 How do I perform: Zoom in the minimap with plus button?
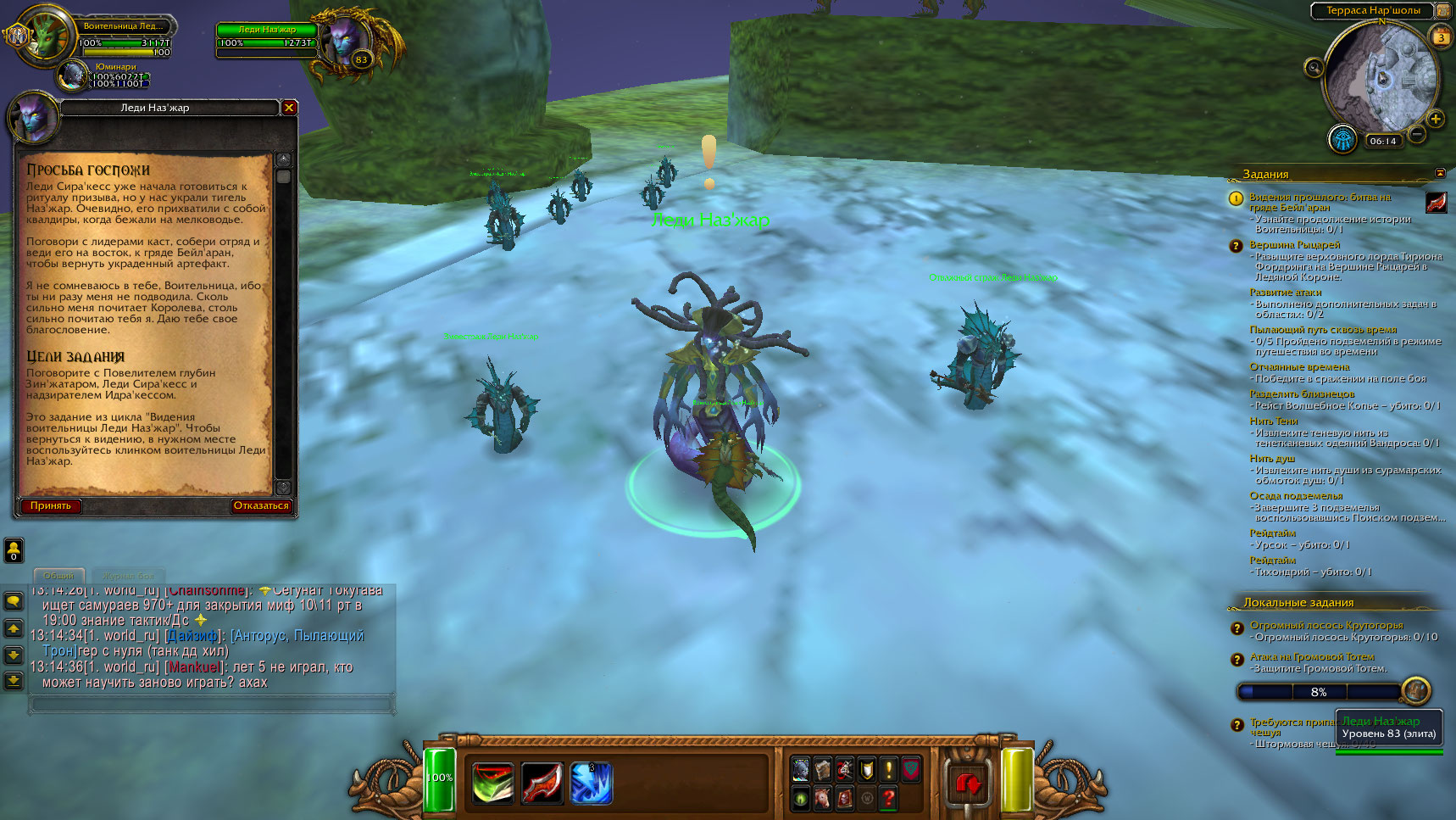[x=1435, y=119]
